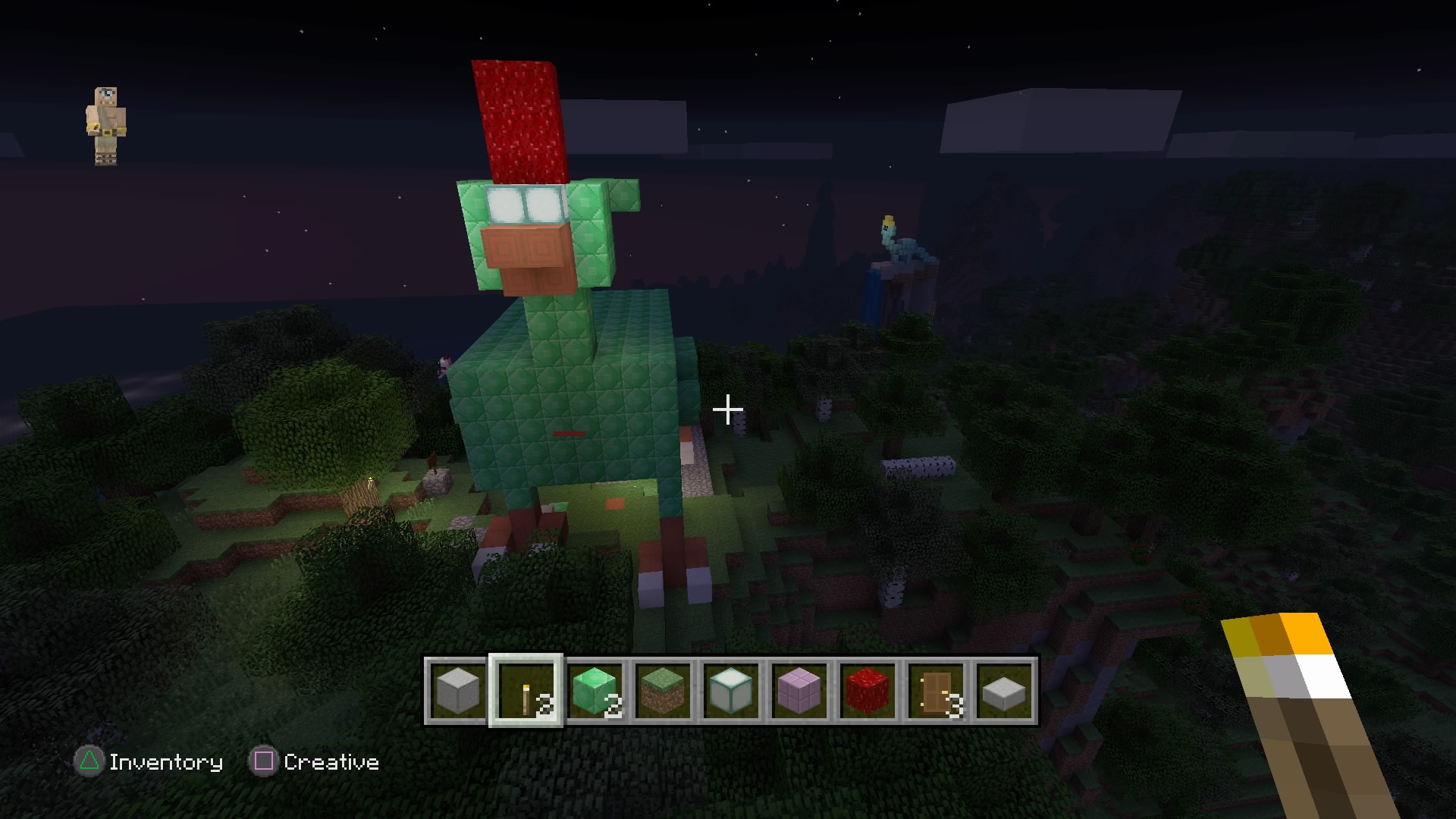This screenshot has height=819, width=1456.
Task: Click the player avatar in the top-left corner
Action: click(x=107, y=125)
